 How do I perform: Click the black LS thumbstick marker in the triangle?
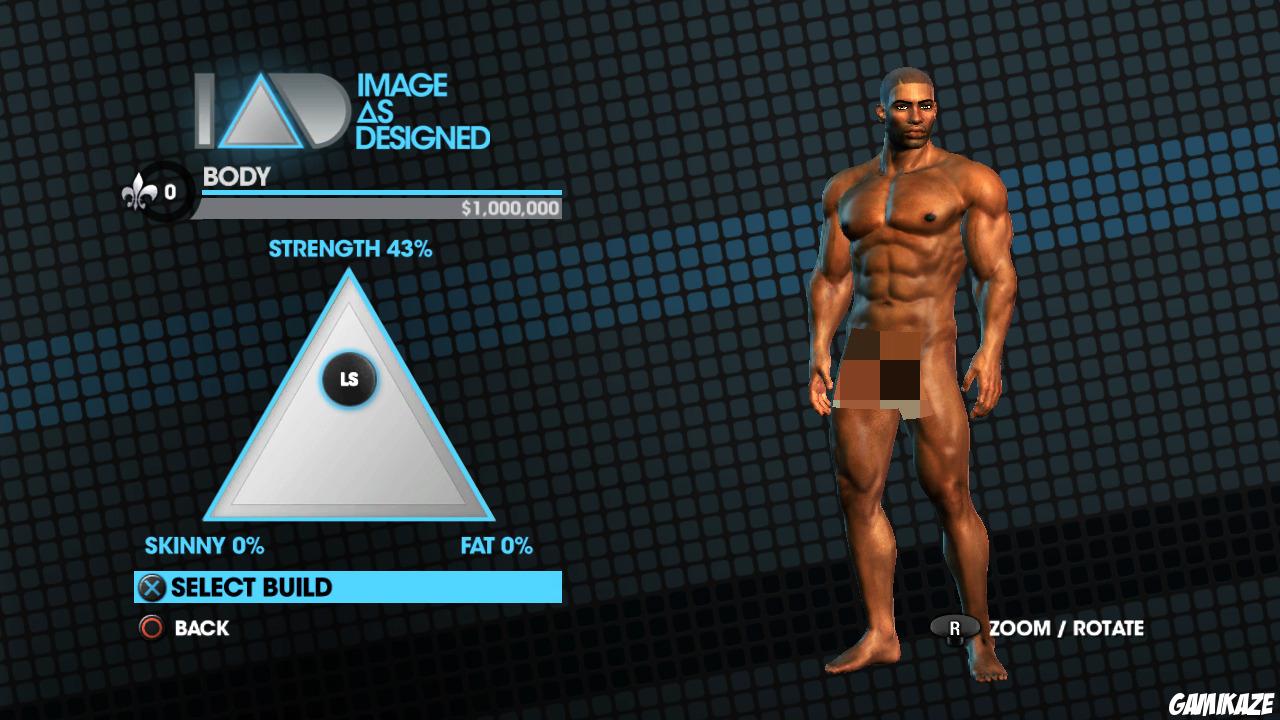coord(349,379)
